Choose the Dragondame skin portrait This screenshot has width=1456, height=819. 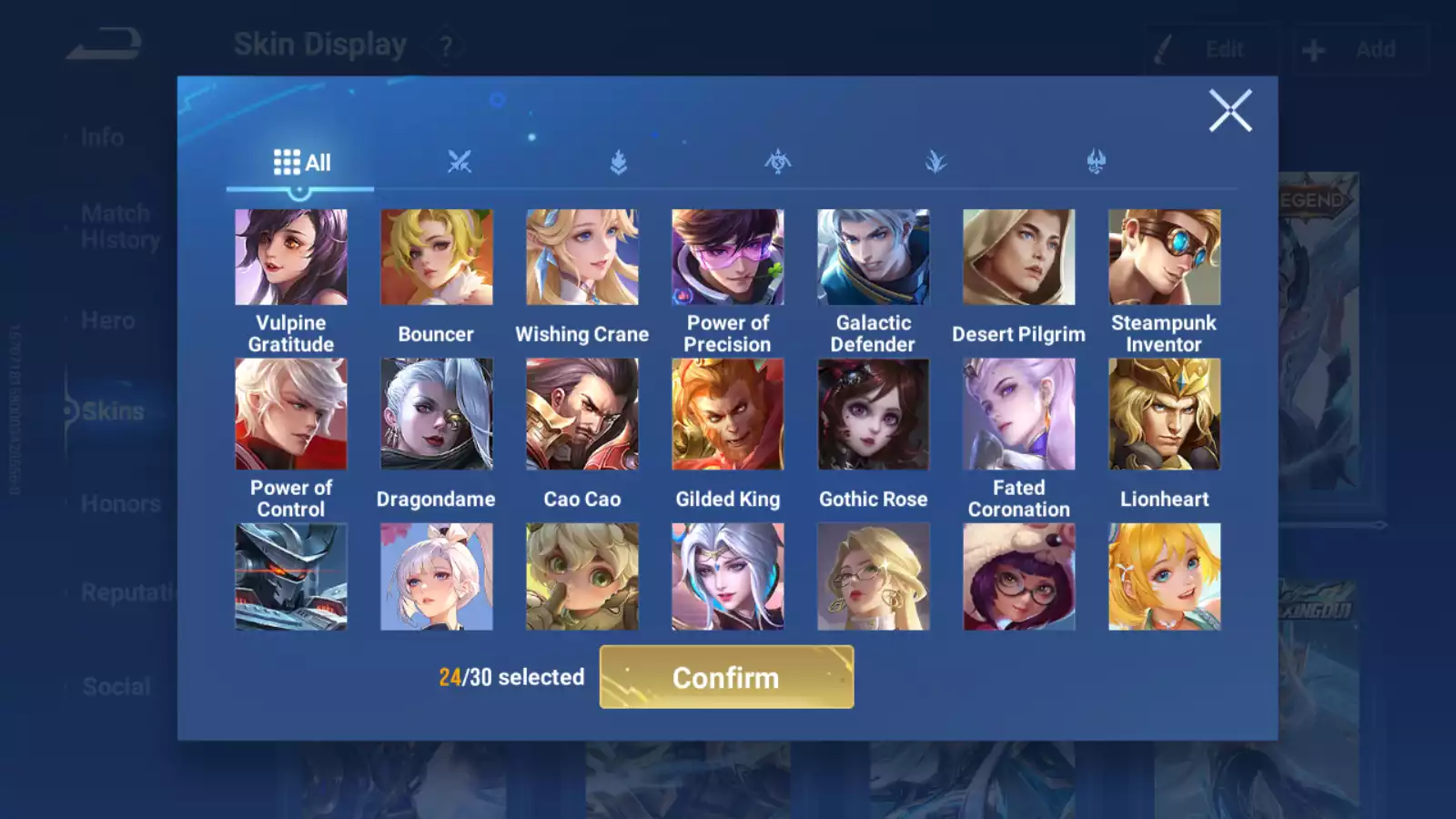point(437,414)
